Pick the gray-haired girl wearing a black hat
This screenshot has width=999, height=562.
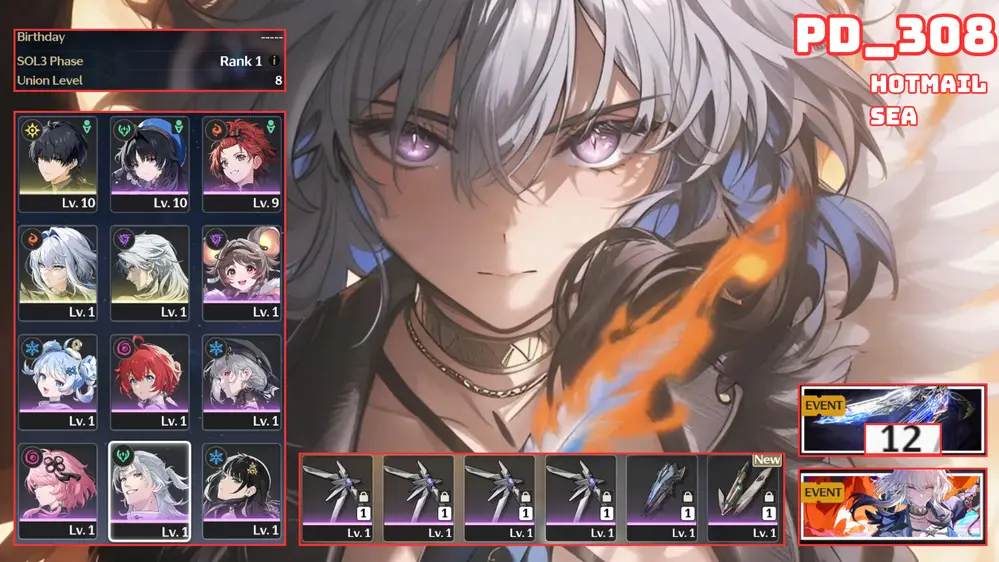pyautogui.click(x=241, y=381)
